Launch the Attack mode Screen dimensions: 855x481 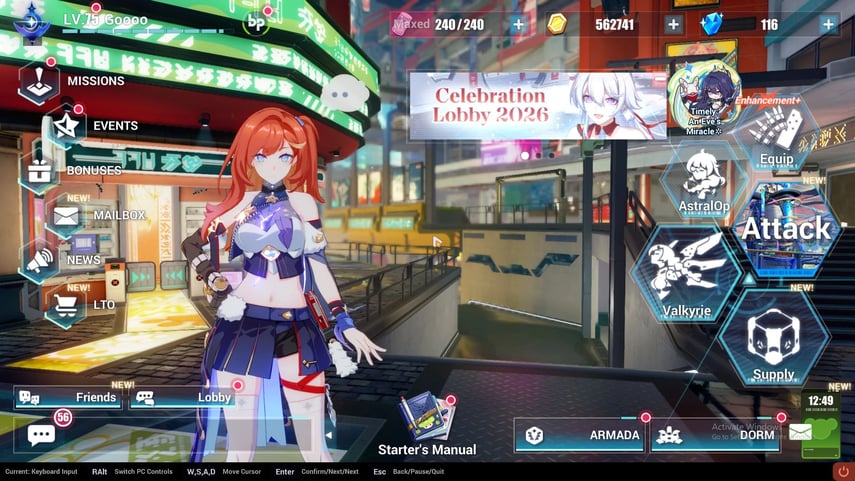786,230
